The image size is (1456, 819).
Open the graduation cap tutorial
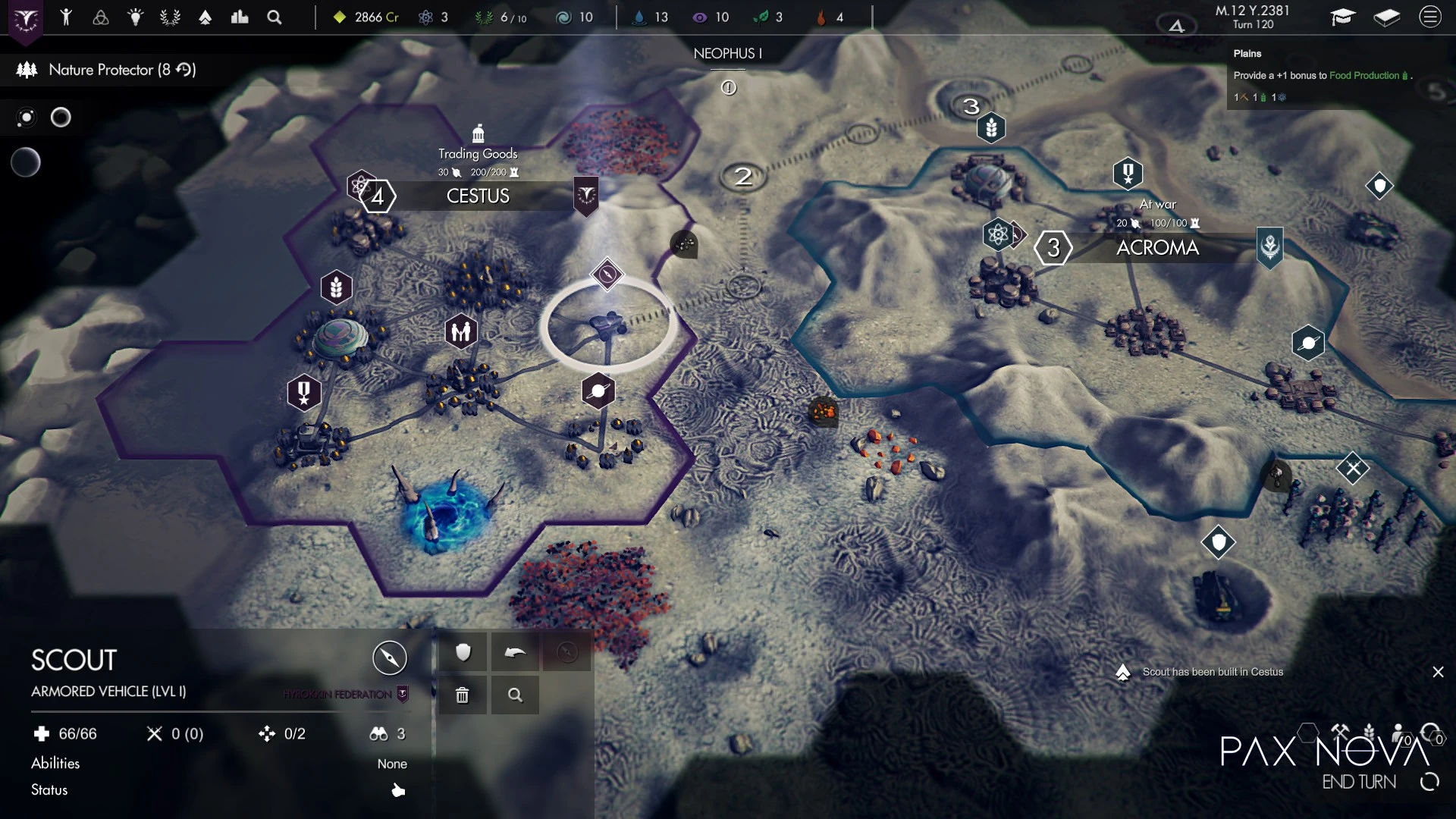(1342, 17)
